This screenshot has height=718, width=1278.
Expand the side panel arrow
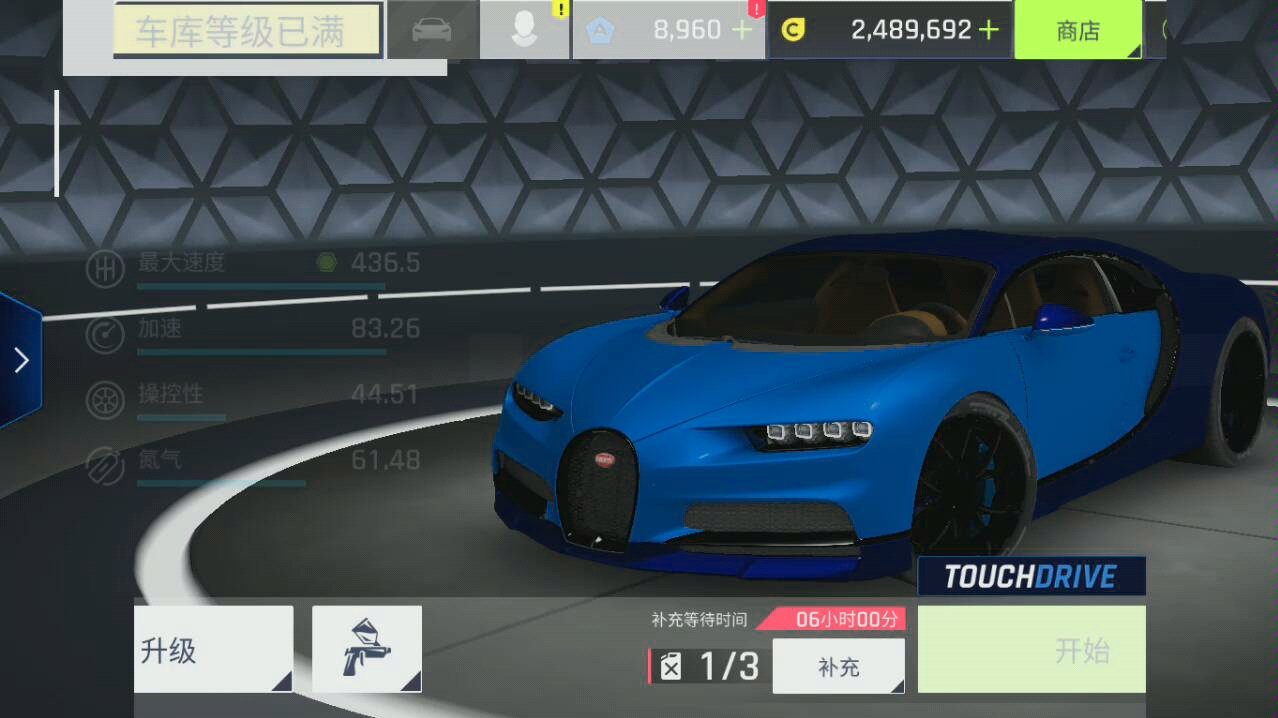point(21,361)
